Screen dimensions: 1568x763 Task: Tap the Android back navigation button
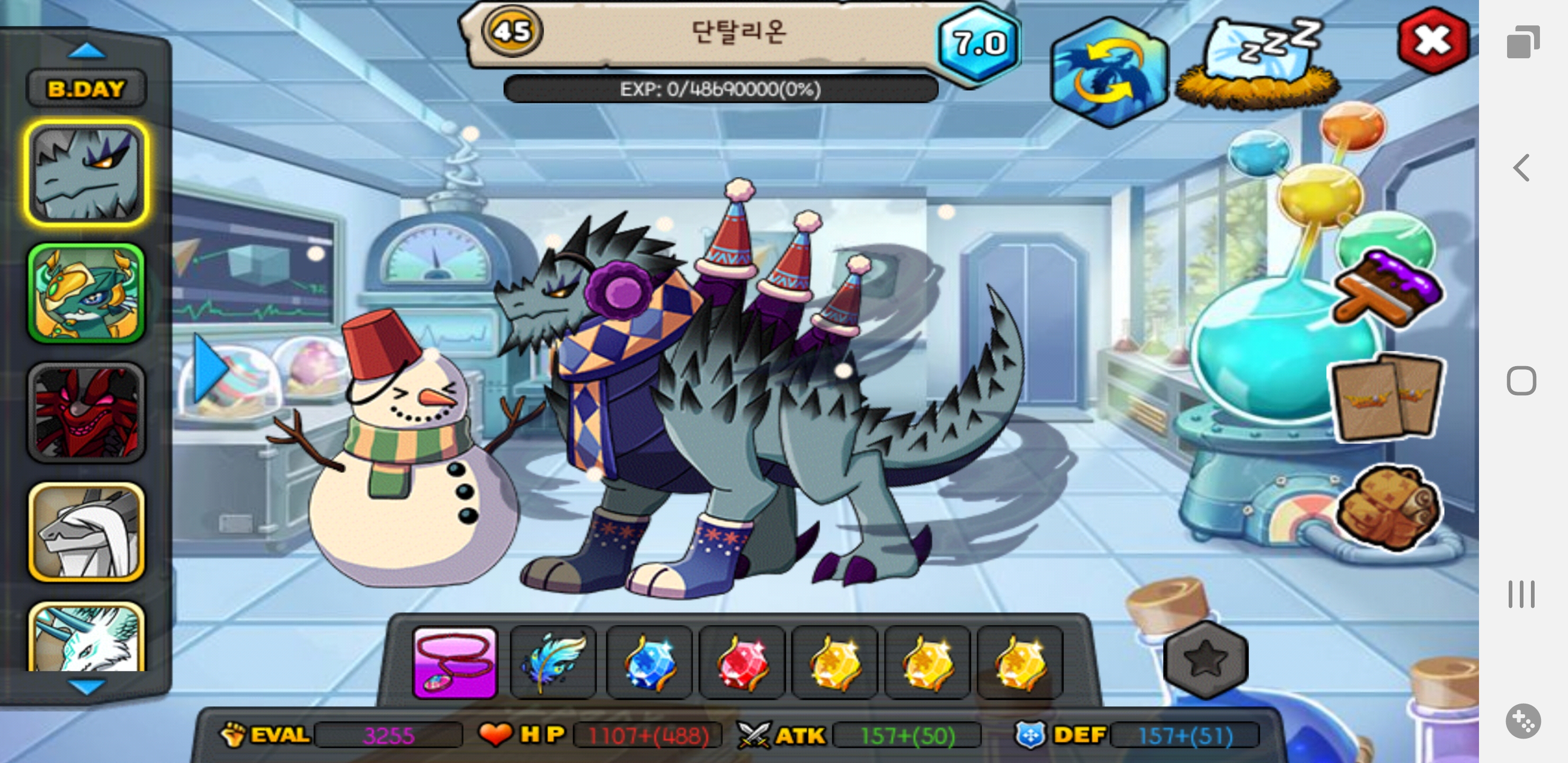[1522, 168]
